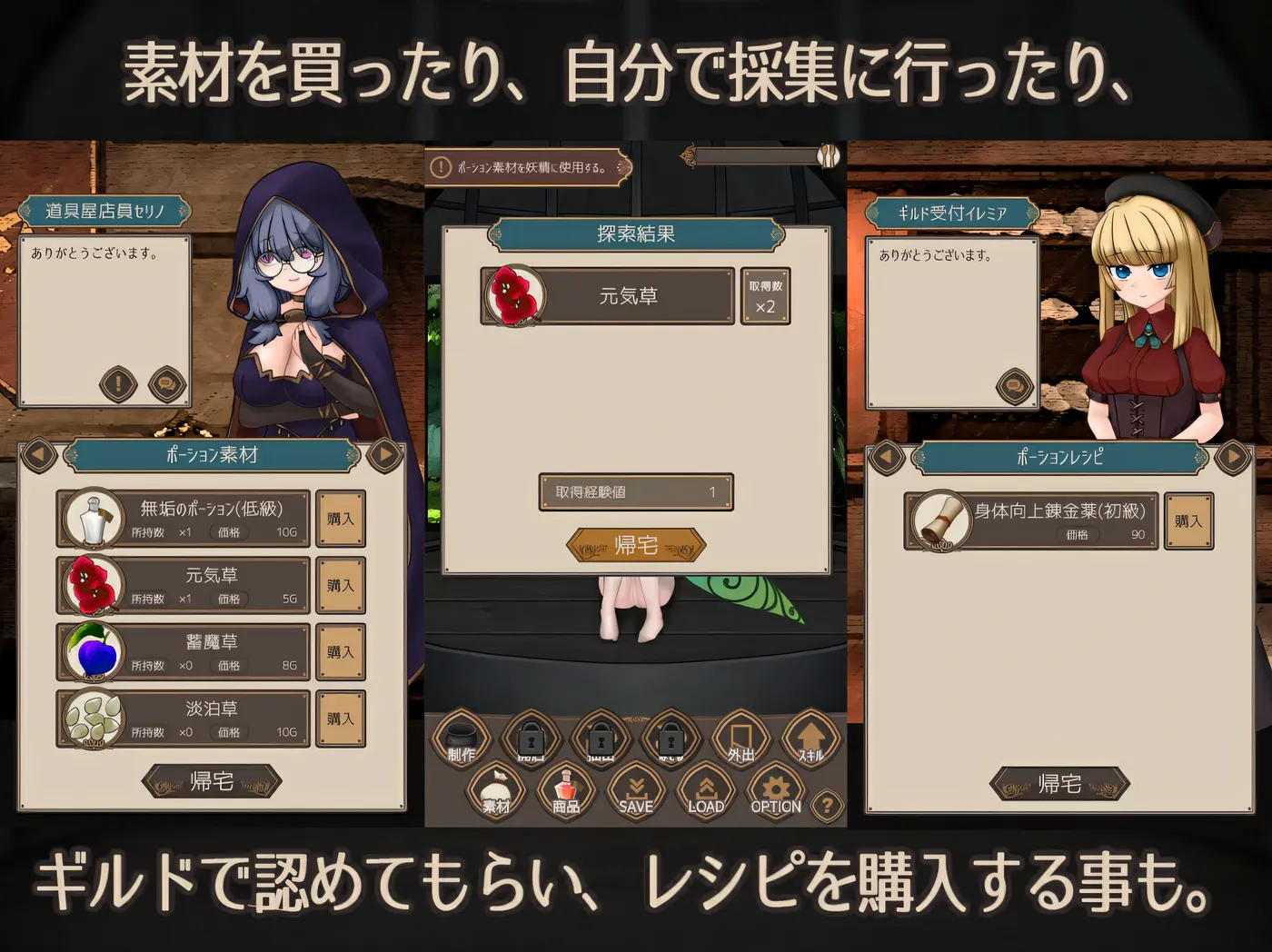The image size is (1272, 952).
Task: Click the question mark help icon
Action: click(825, 805)
